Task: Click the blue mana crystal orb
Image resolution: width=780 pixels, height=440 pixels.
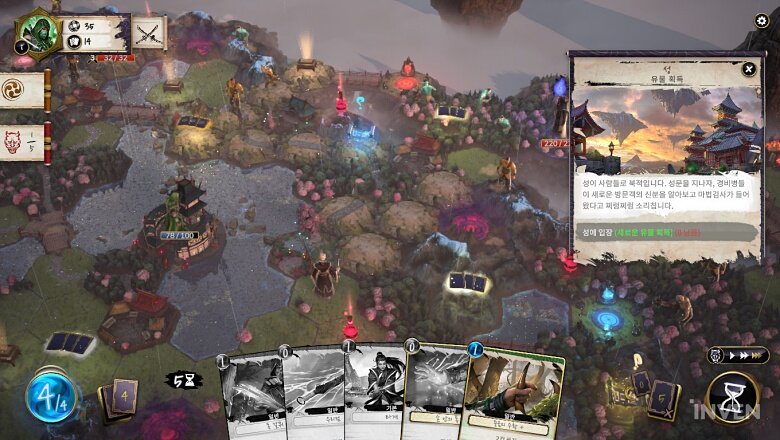Action: 50,396
